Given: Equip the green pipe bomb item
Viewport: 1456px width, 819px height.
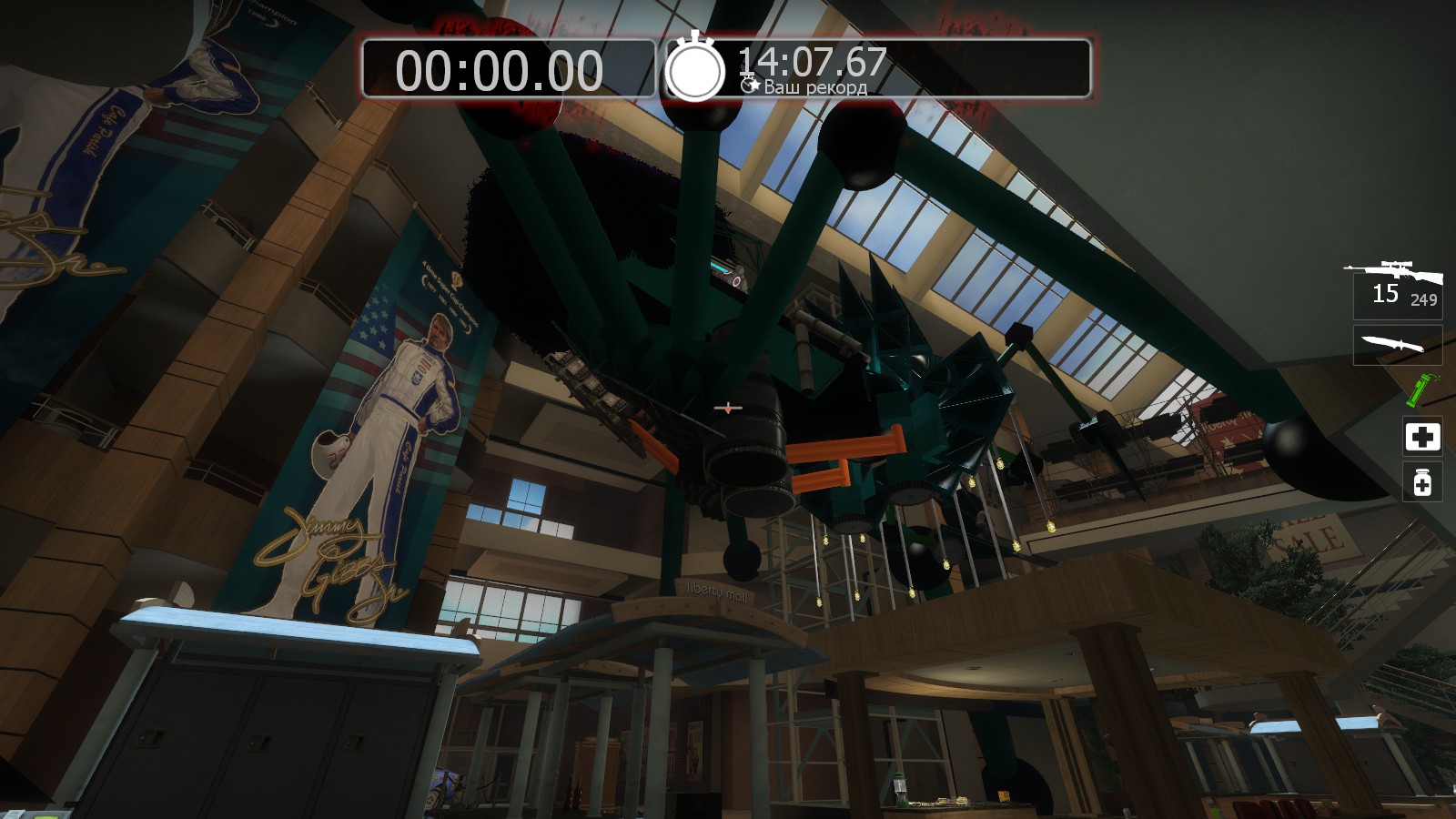Looking at the screenshot, I should click(1419, 390).
